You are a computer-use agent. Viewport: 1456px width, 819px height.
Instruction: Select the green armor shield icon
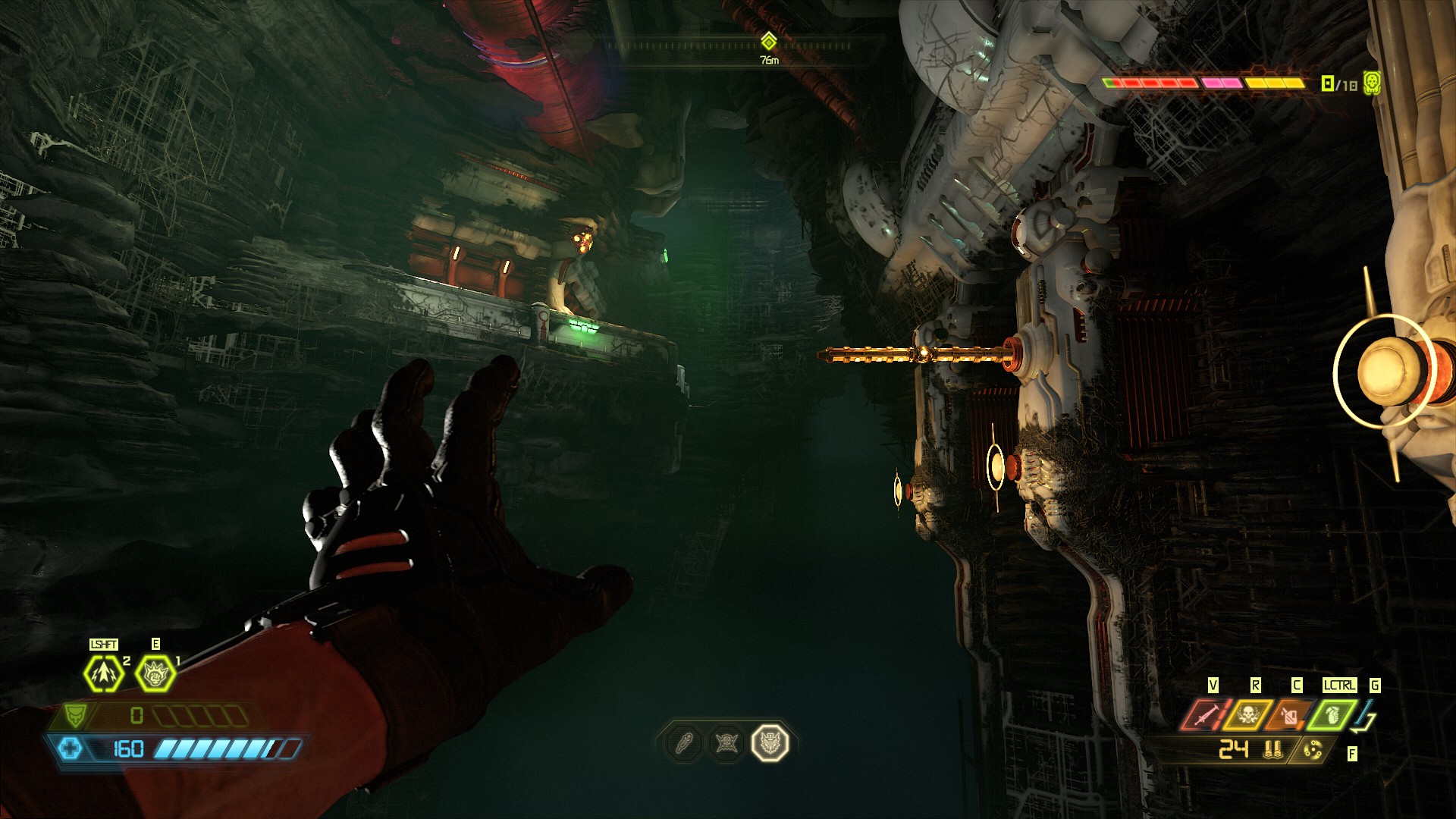(x=75, y=714)
